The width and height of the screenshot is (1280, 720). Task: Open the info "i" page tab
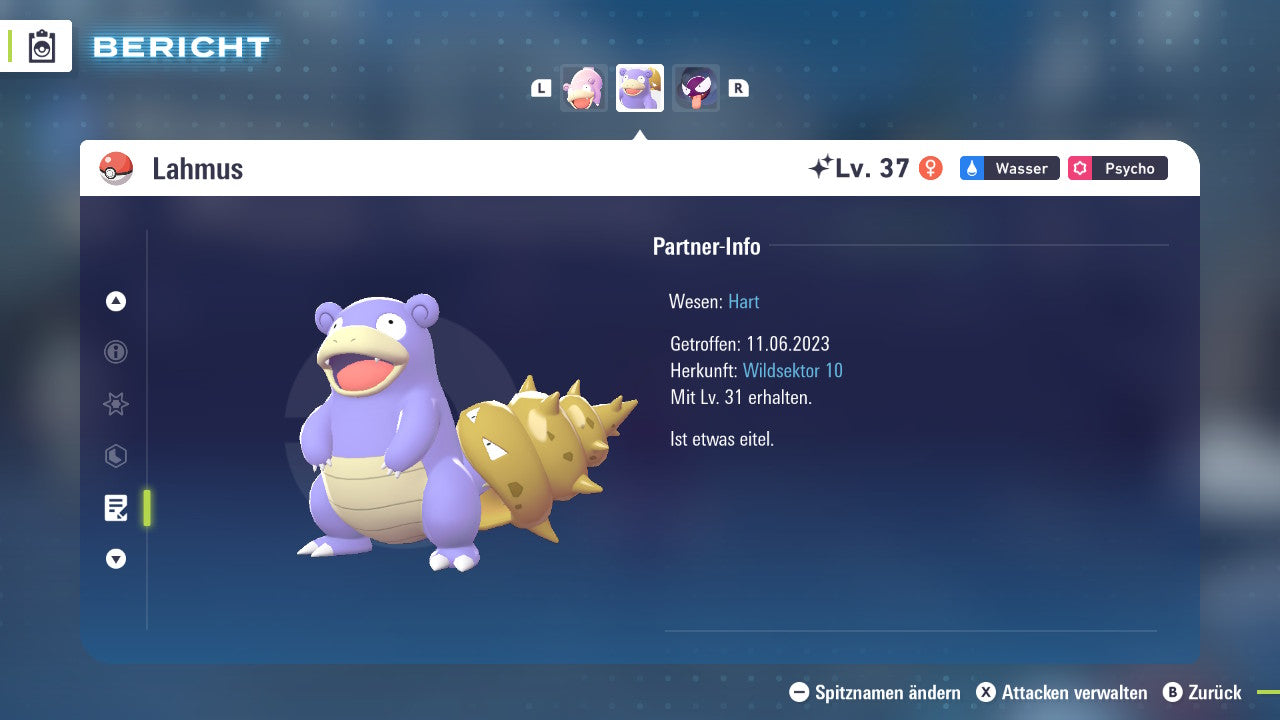point(116,352)
